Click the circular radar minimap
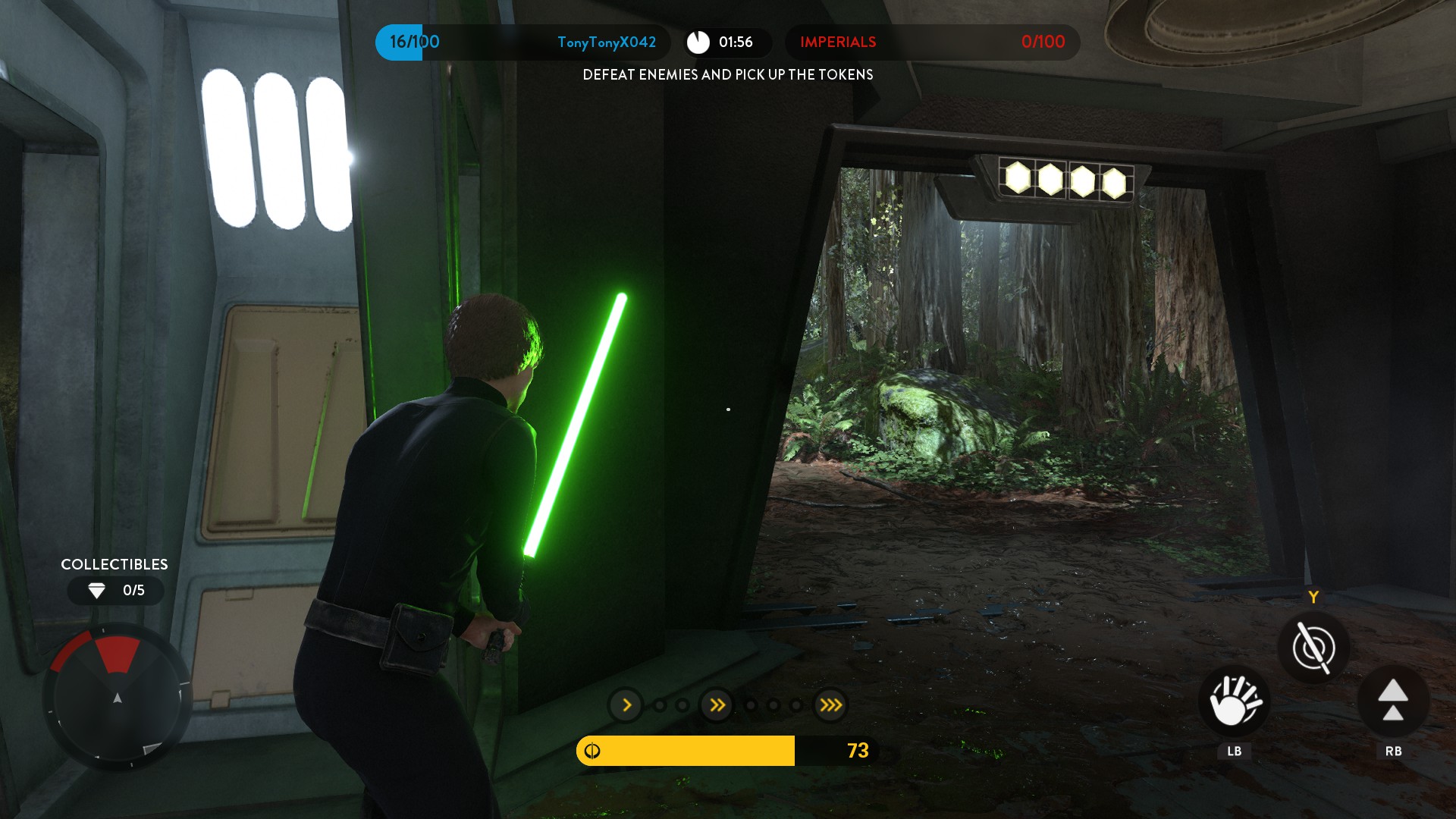Image resolution: width=1456 pixels, height=819 pixels. pyautogui.click(x=117, y=696)
